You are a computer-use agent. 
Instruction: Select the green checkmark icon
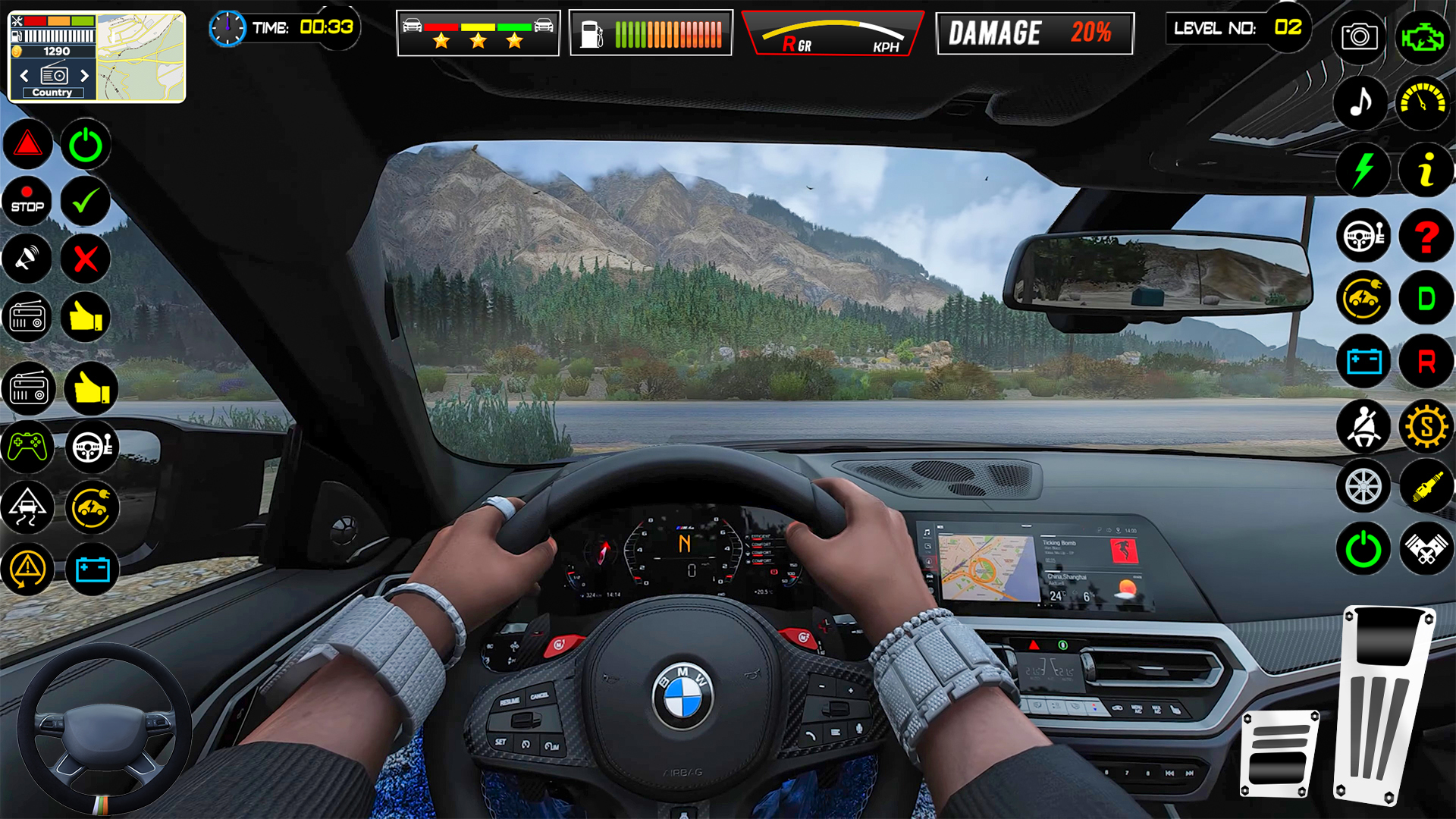coord(86,201)
